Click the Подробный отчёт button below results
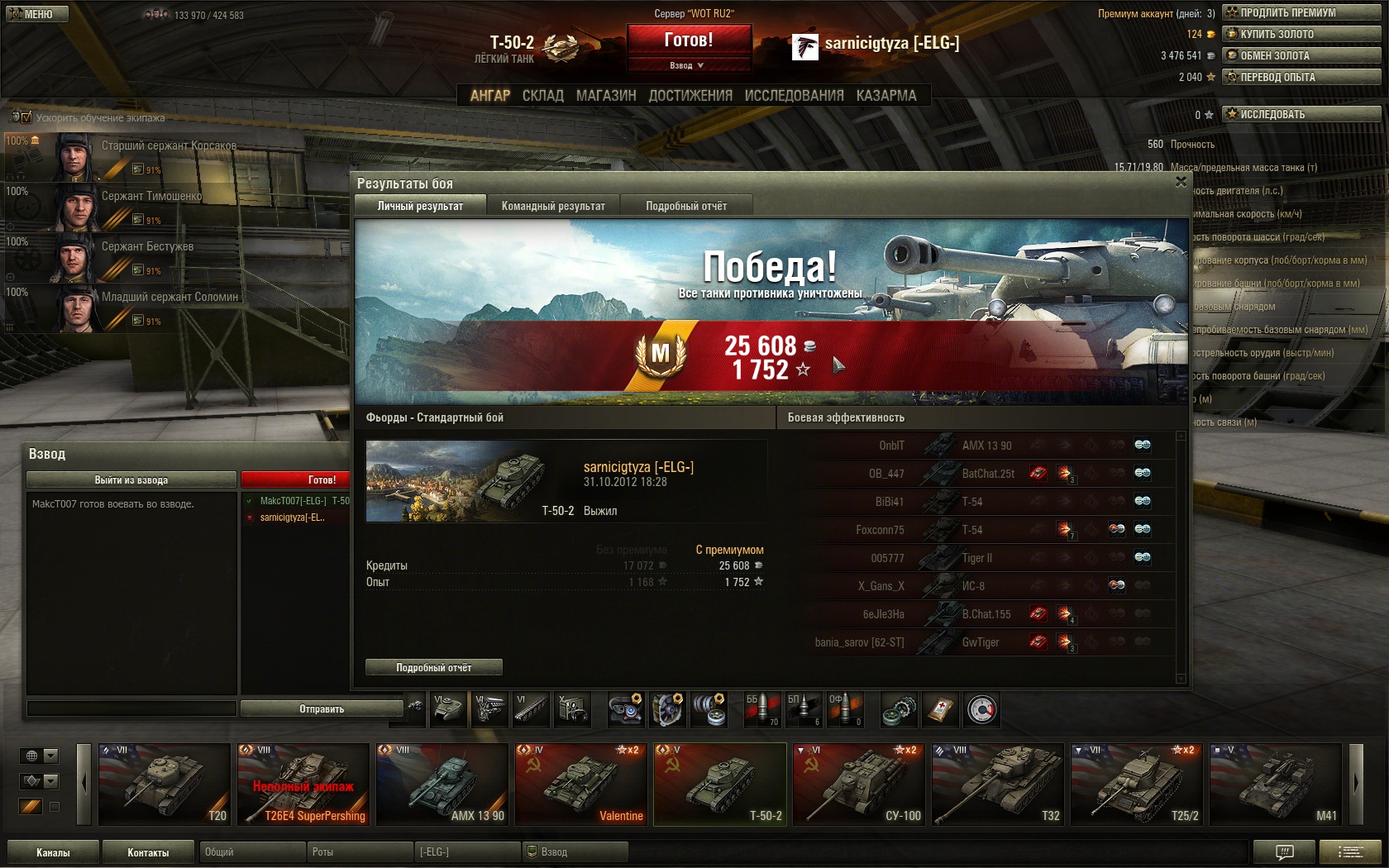 tap(433, 667)
